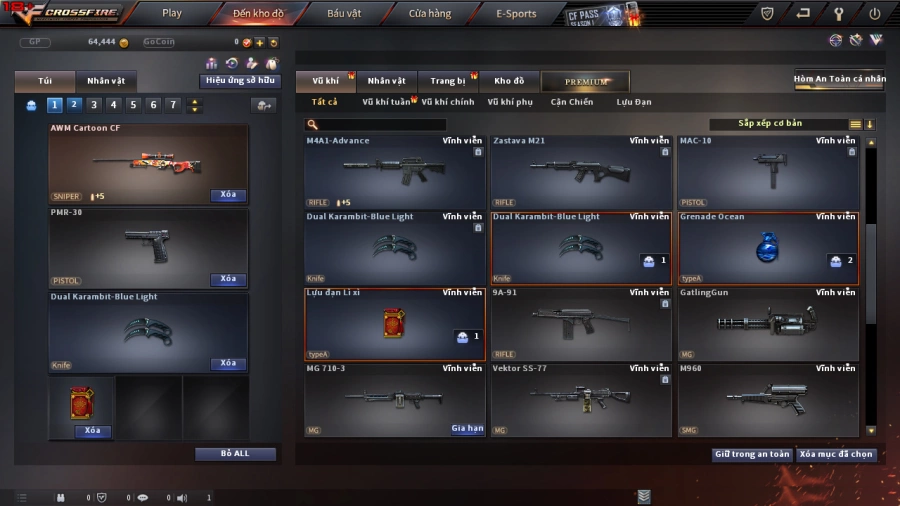This screenshot has width=900, height=506.
Task: Remove the AWM Cartoon CF with Xóa
Action: (228, 195)
